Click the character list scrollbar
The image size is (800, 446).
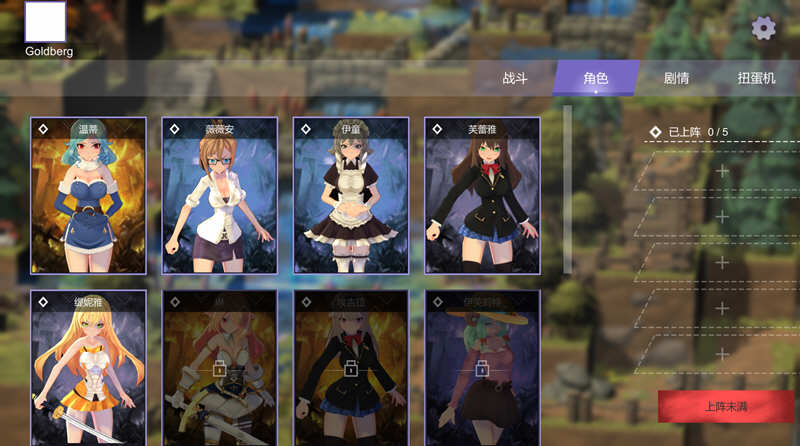568,190
